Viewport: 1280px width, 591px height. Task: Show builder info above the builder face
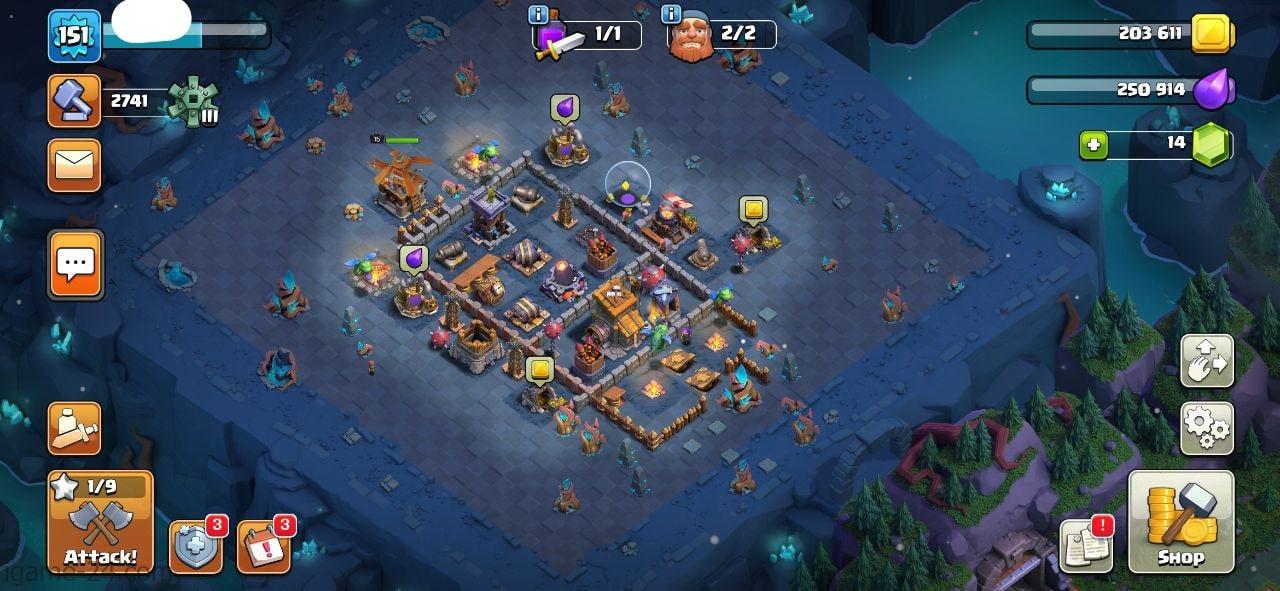click(672, 14)
